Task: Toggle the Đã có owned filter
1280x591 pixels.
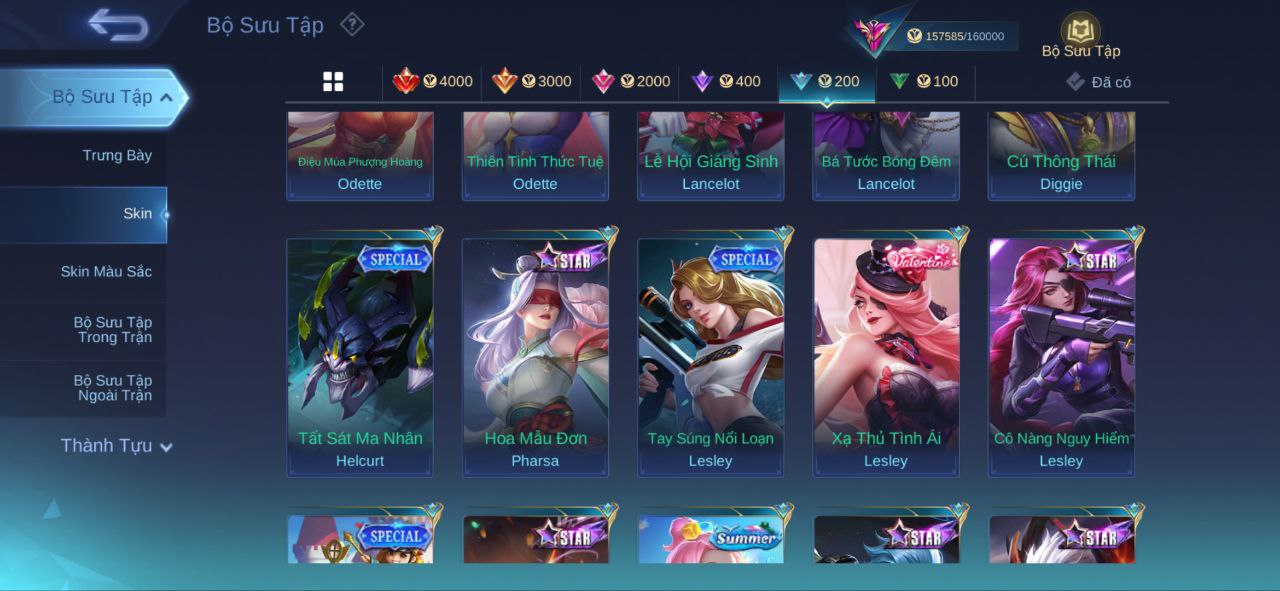Action: pos(1098,82)
